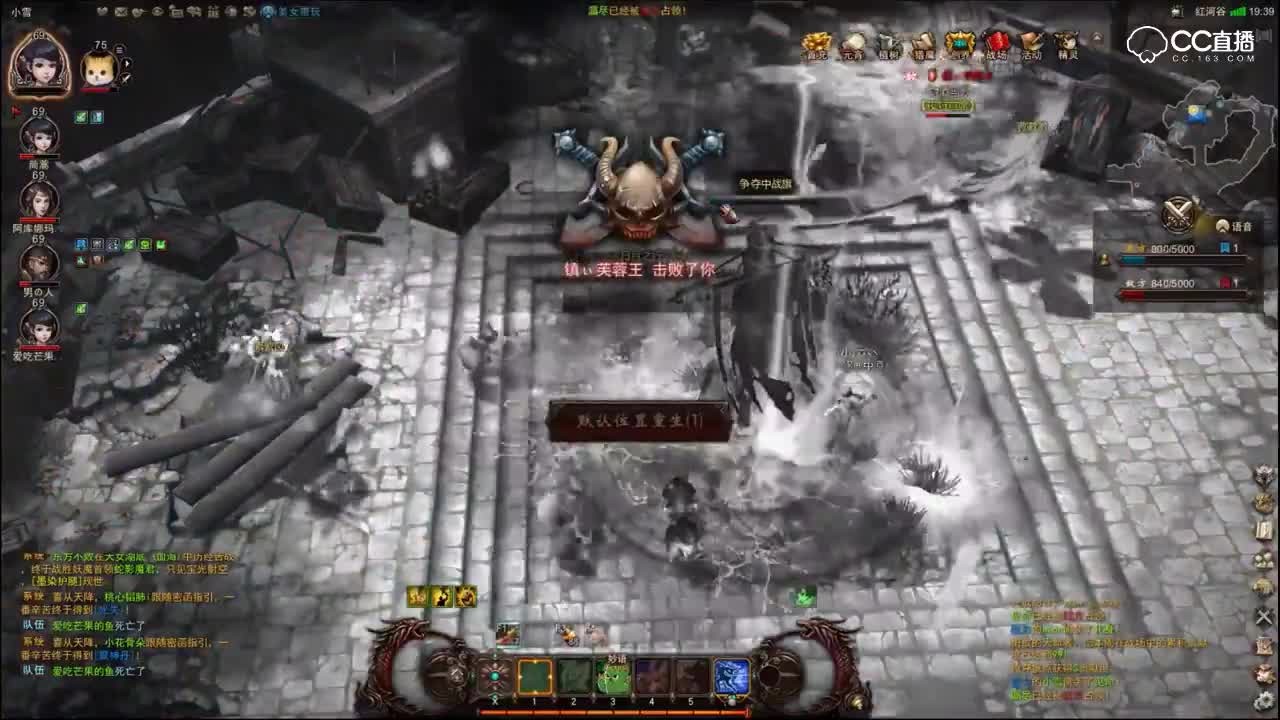This screenshot has height=720, width=1280.
Task: Cast the green skill in slot 3
Action: click(x=615, y=676)
